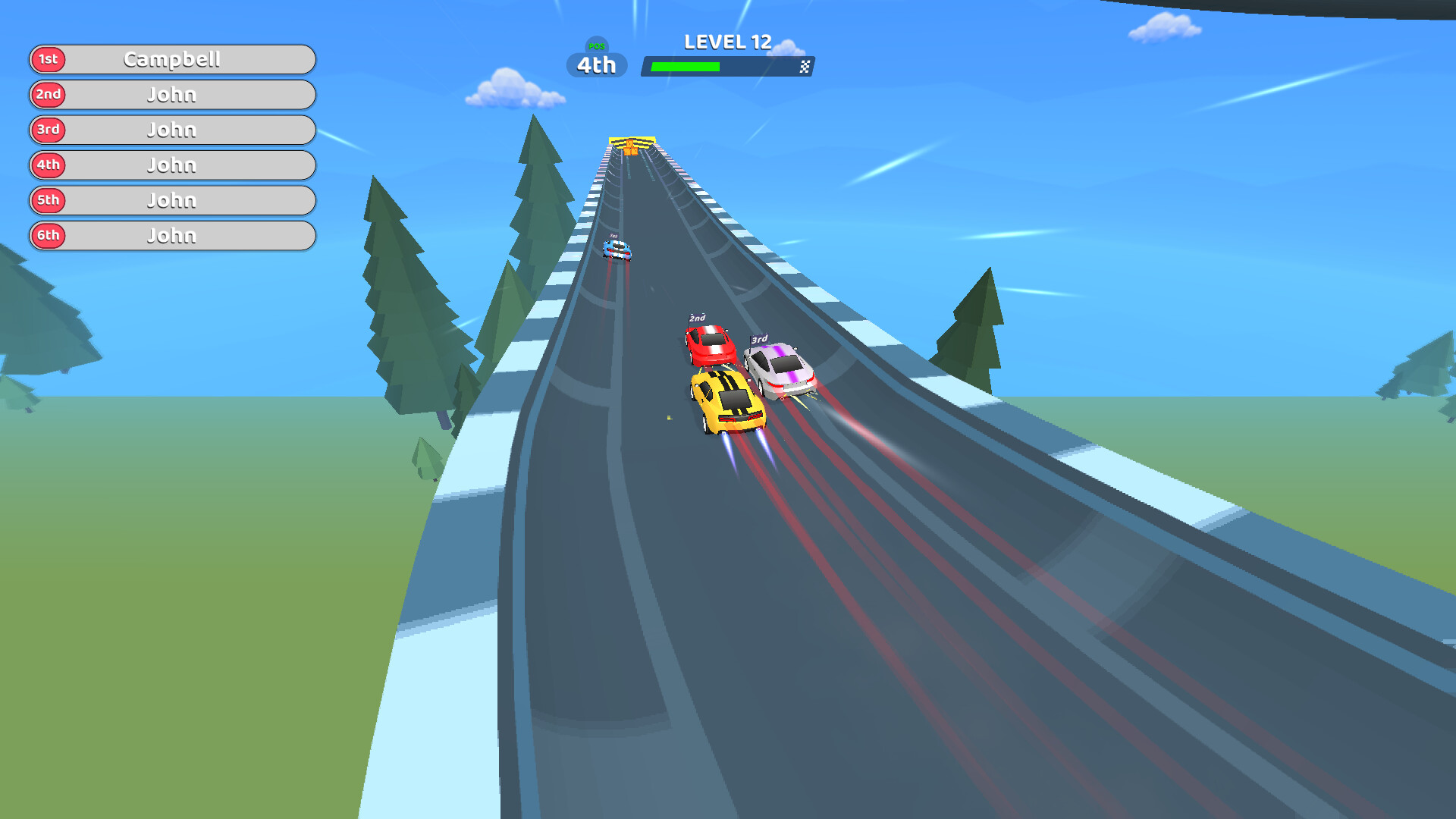Click the 4th place rank badge
The height and width of the screenshot is (819, 1456).
coord(48,165)
